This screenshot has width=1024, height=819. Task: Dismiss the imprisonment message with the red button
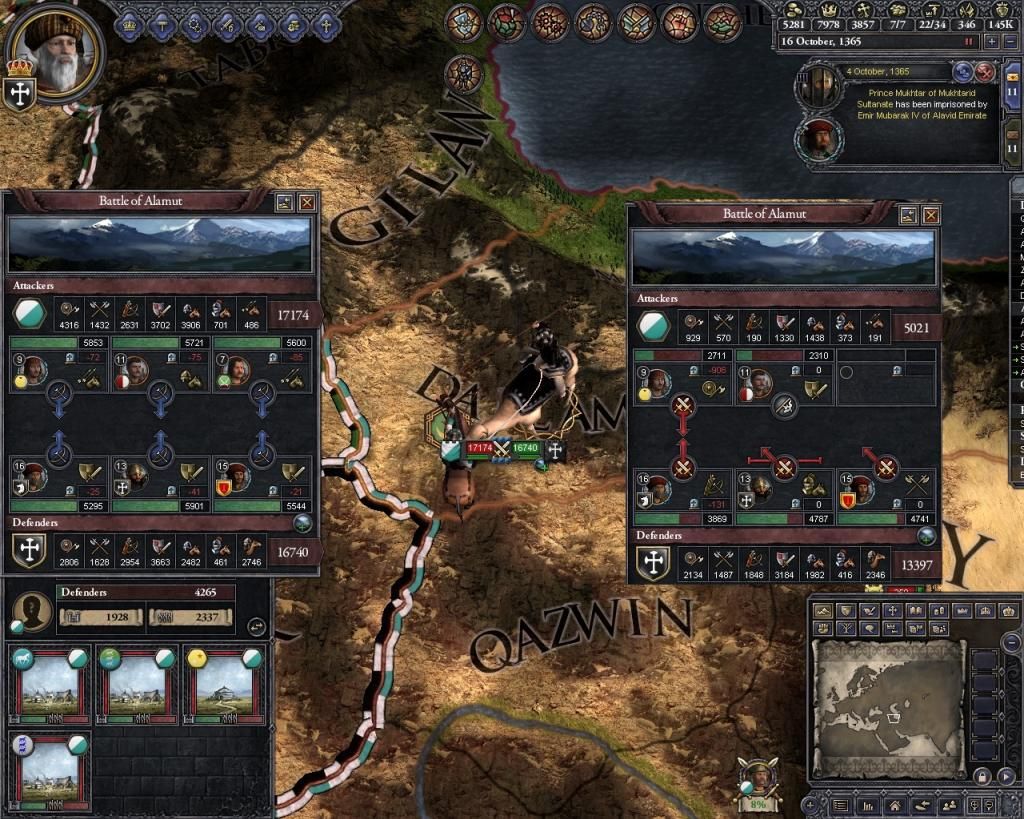[985, 72]
